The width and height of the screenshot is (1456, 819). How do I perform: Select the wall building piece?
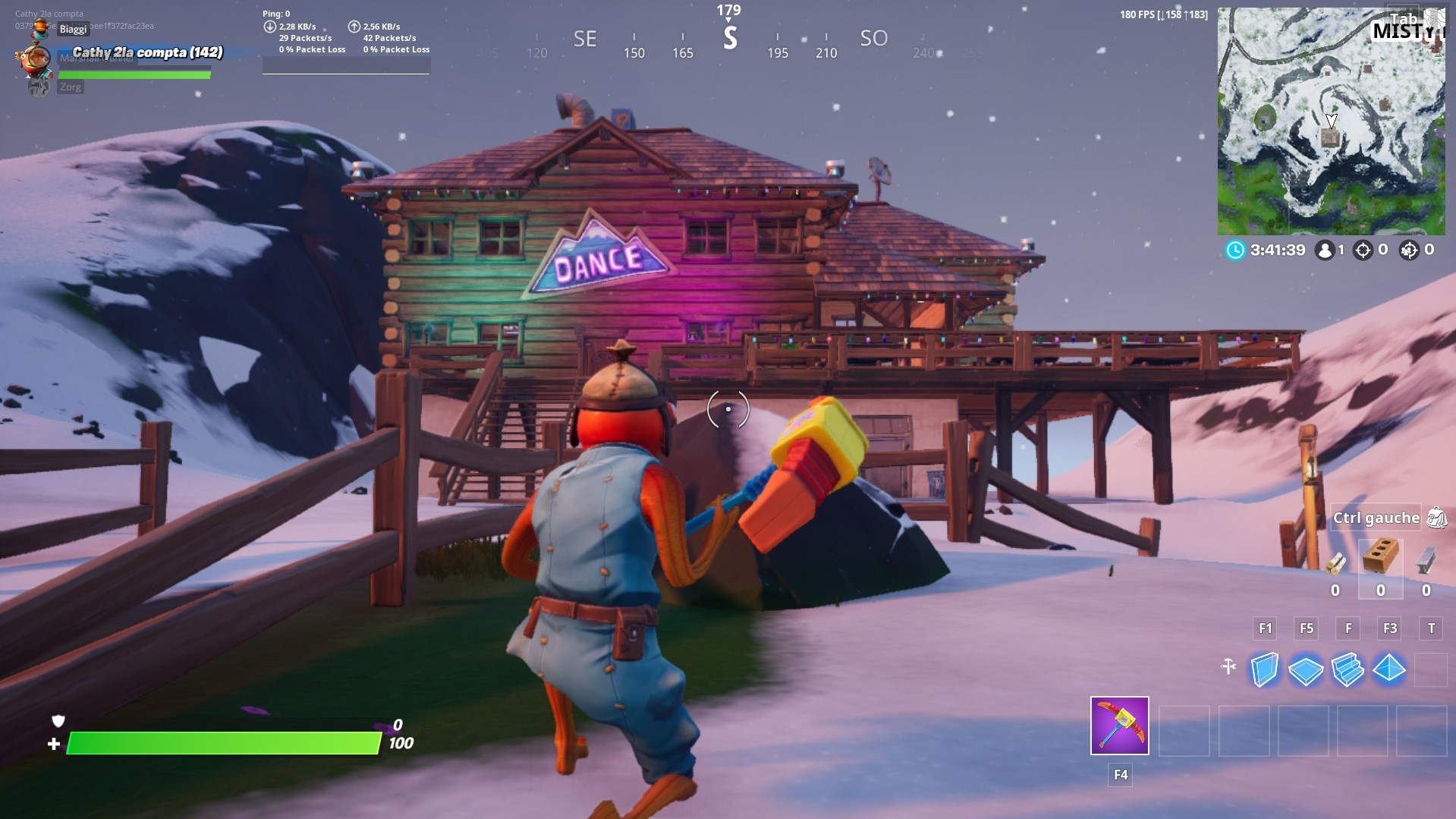coord(1264,669)
